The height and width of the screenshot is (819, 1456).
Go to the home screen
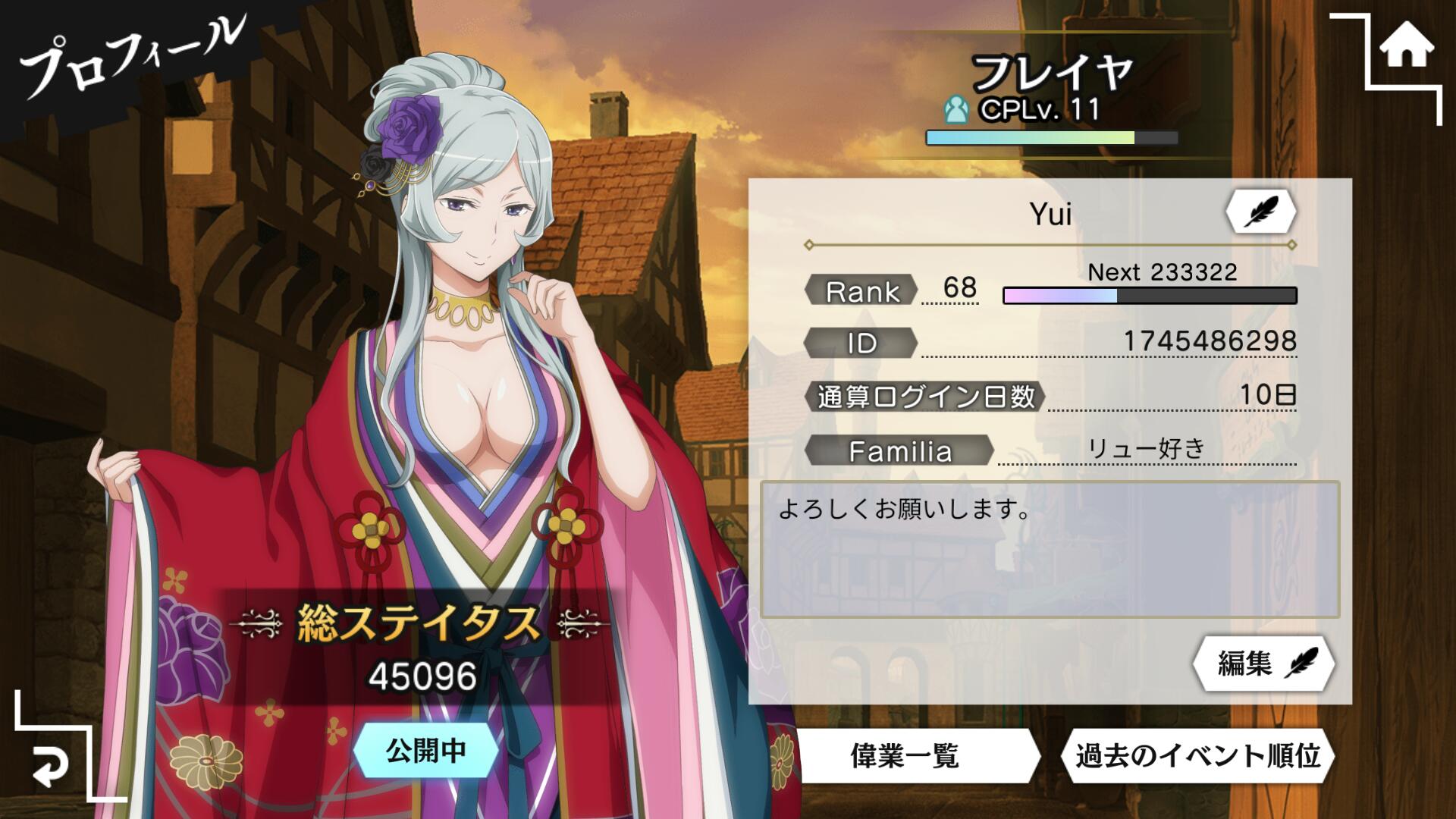pyautogui.click(x=1406, y=47)
